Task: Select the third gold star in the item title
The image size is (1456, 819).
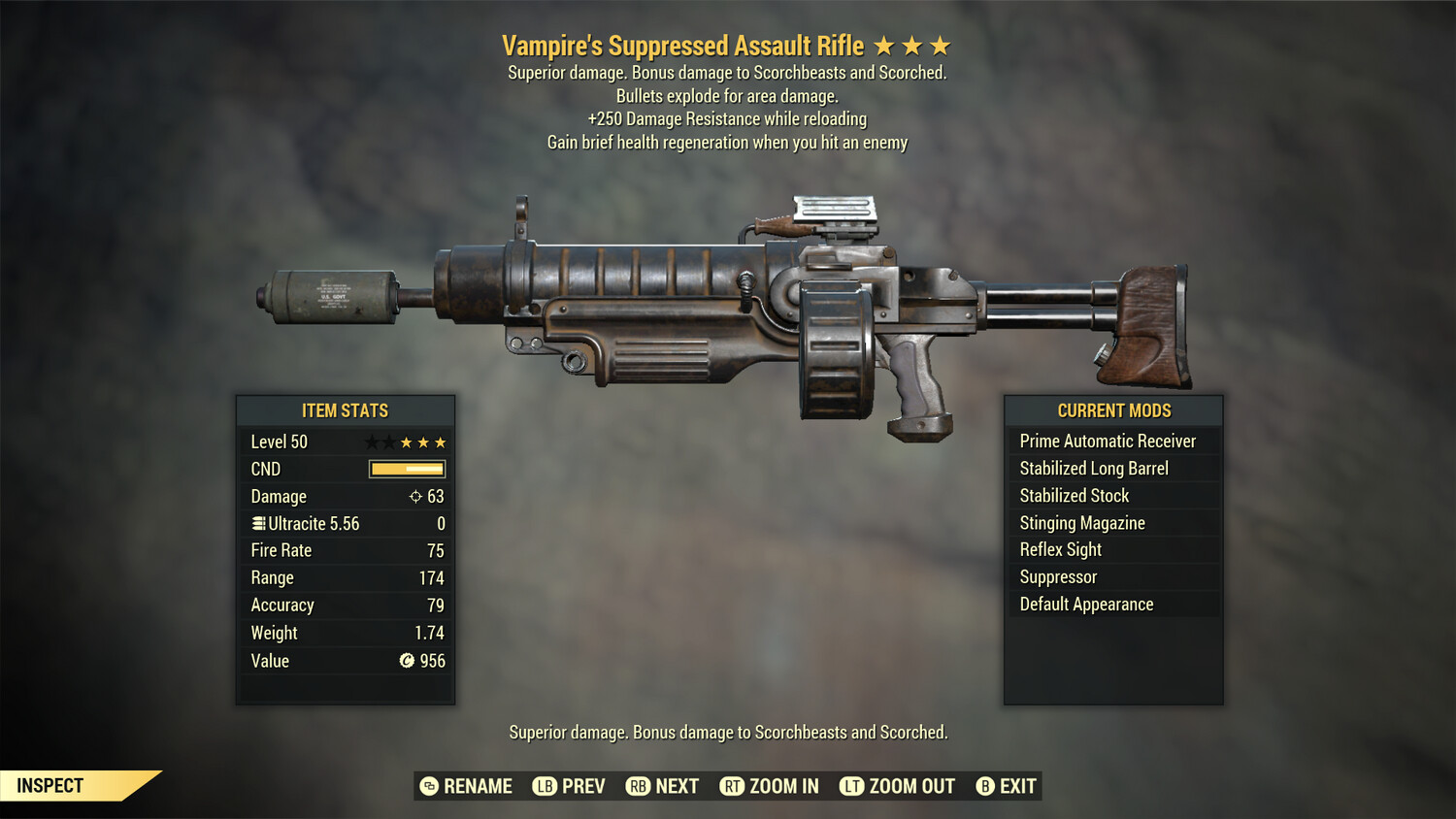Action: coord(938,44)
